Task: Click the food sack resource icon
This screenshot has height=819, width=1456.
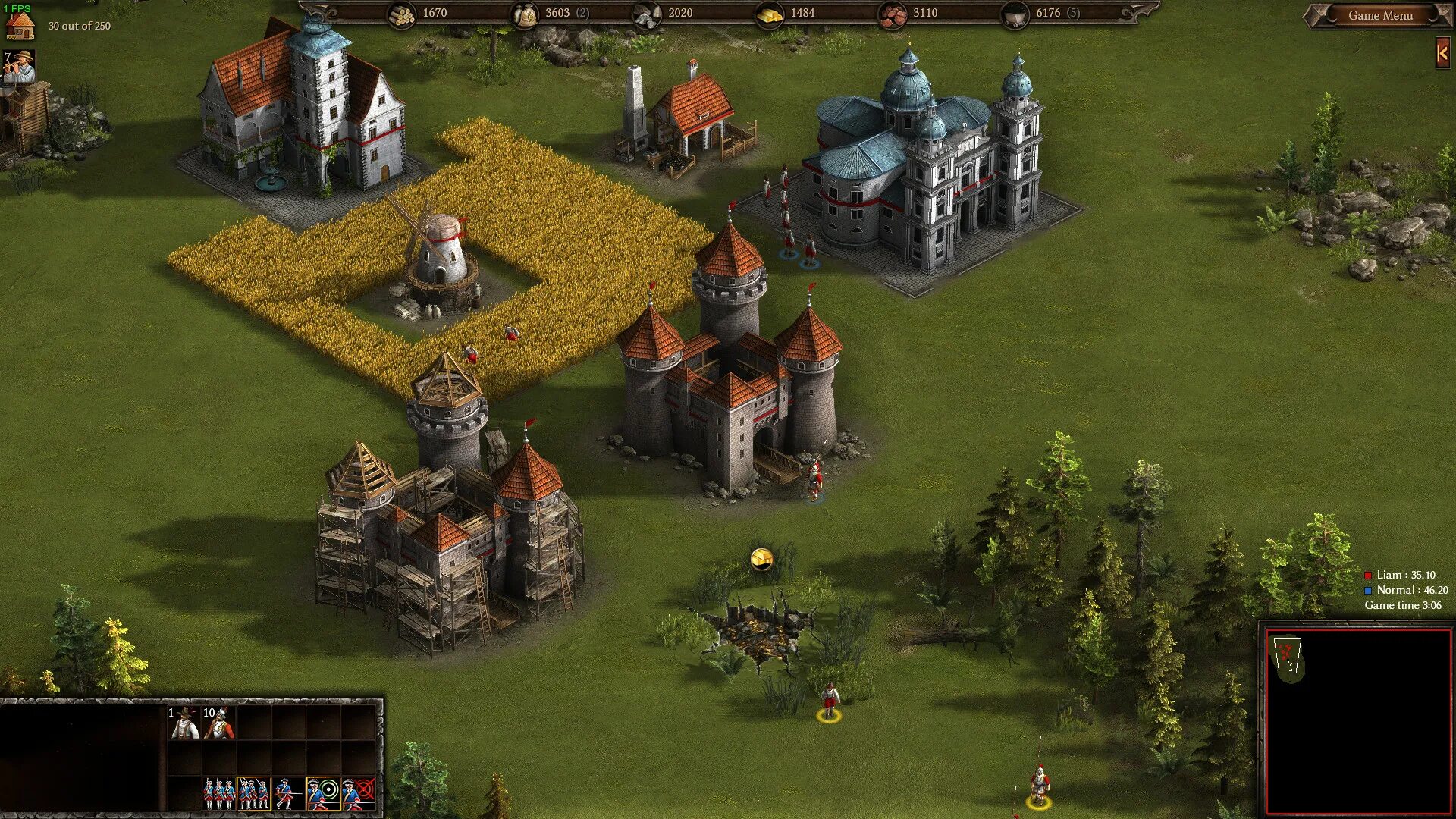Action: pyautogui.click(x=524, y=14)
